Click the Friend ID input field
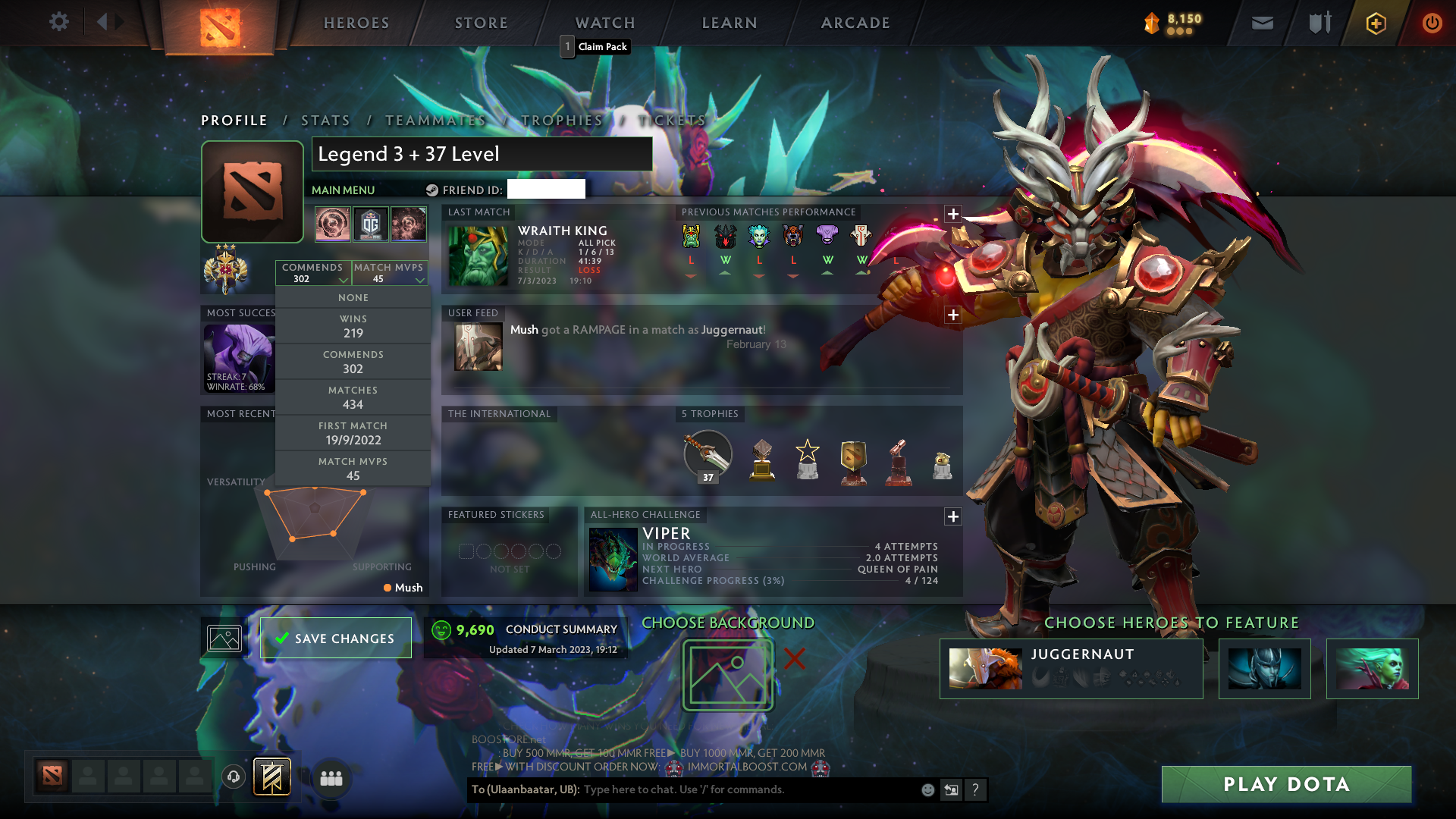 pyautogui.click(x=546, y=190)
